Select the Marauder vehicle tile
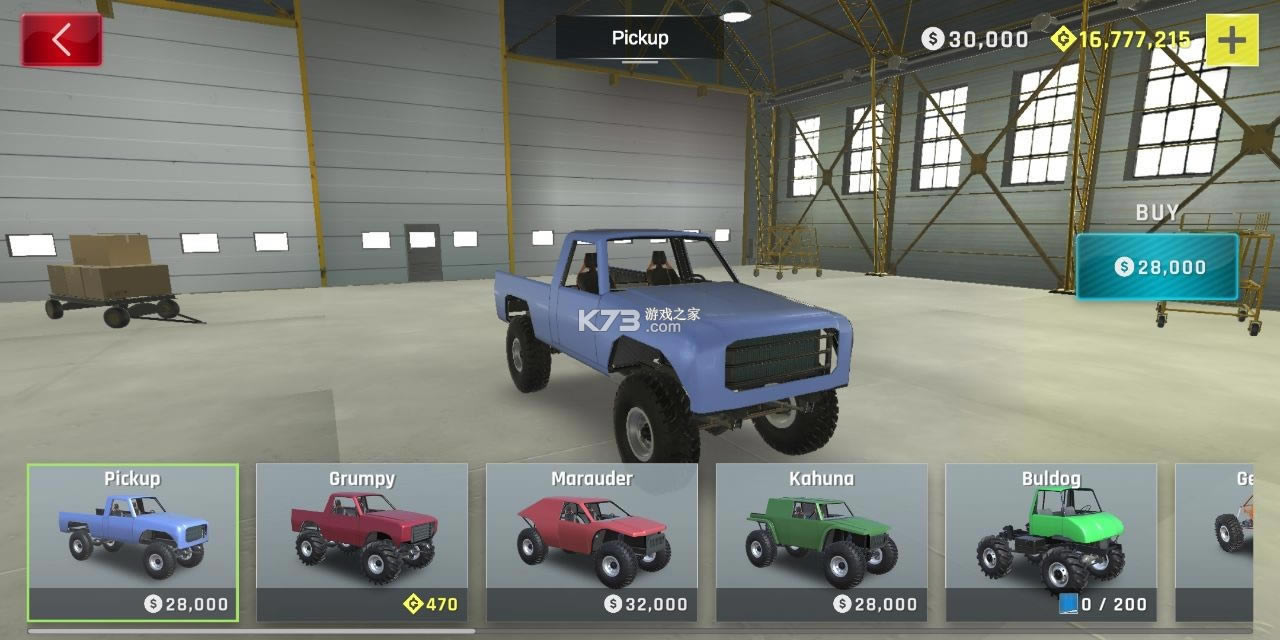Image resolution: width=1280 pixels, height=640 pixels. (x=592, y=541)
